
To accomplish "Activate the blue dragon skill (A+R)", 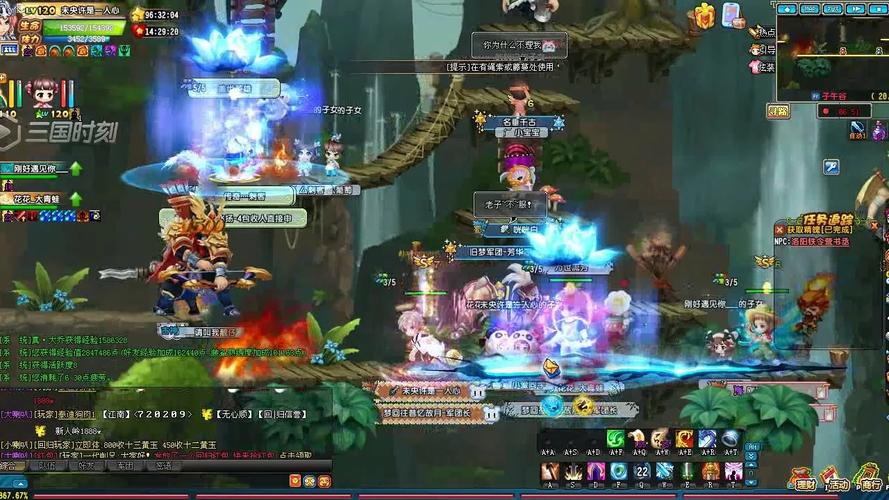I will pyautogui.click(x=707, y=440).
